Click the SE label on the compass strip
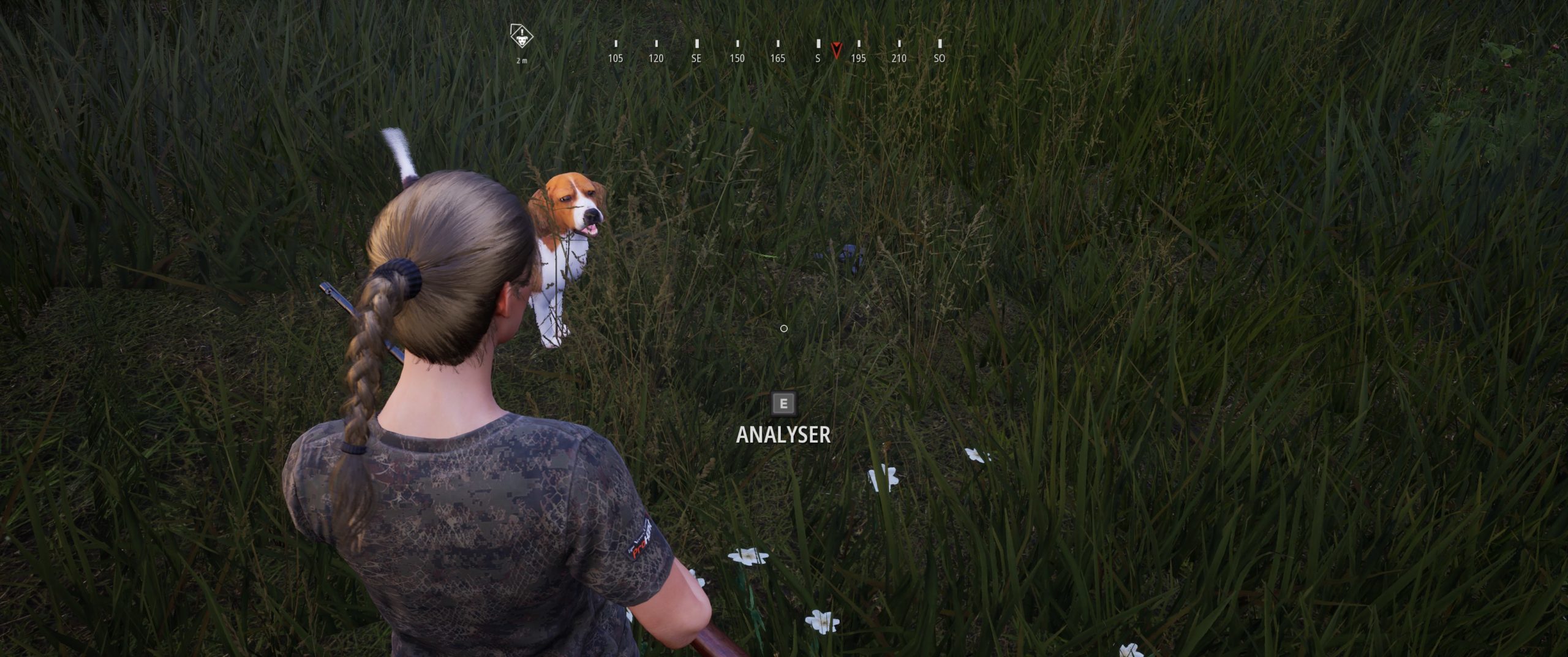 click(696, 59)
